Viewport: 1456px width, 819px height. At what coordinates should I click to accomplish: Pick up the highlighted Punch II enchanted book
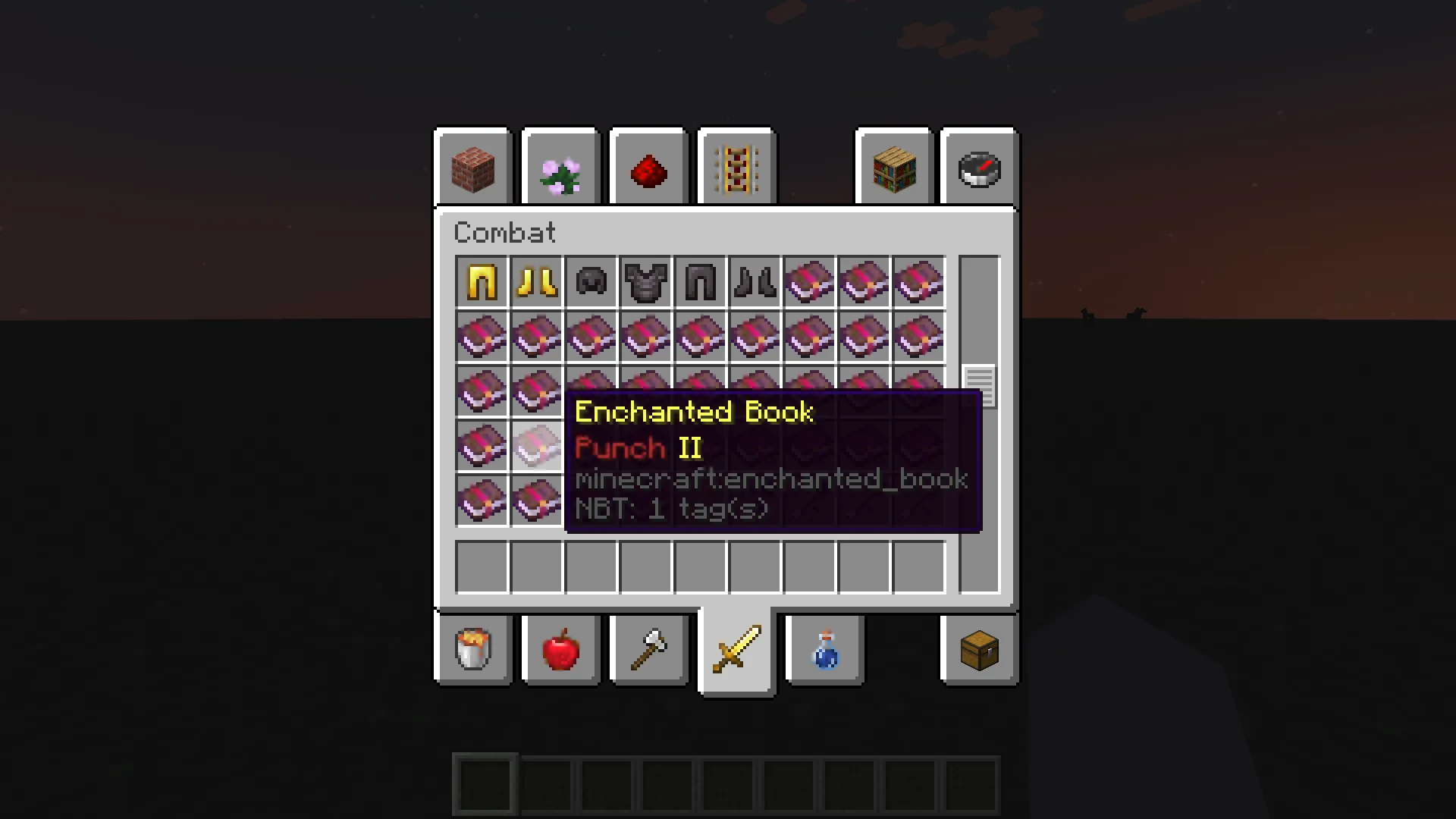[537, 446]
